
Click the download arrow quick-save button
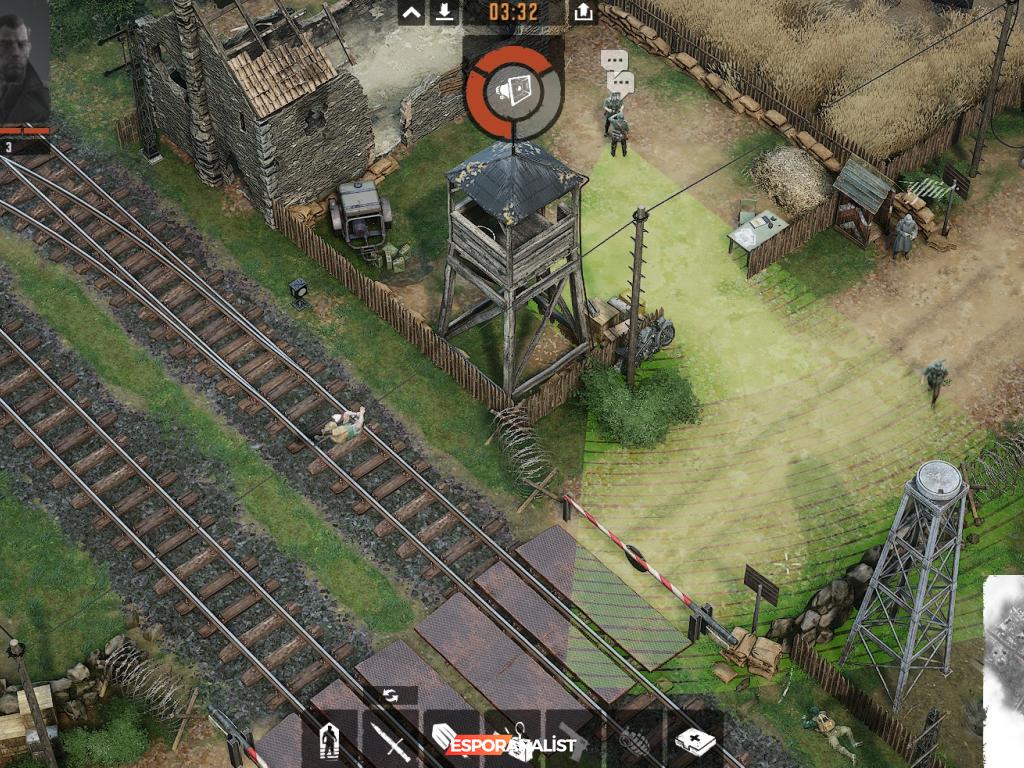[445, 12]
